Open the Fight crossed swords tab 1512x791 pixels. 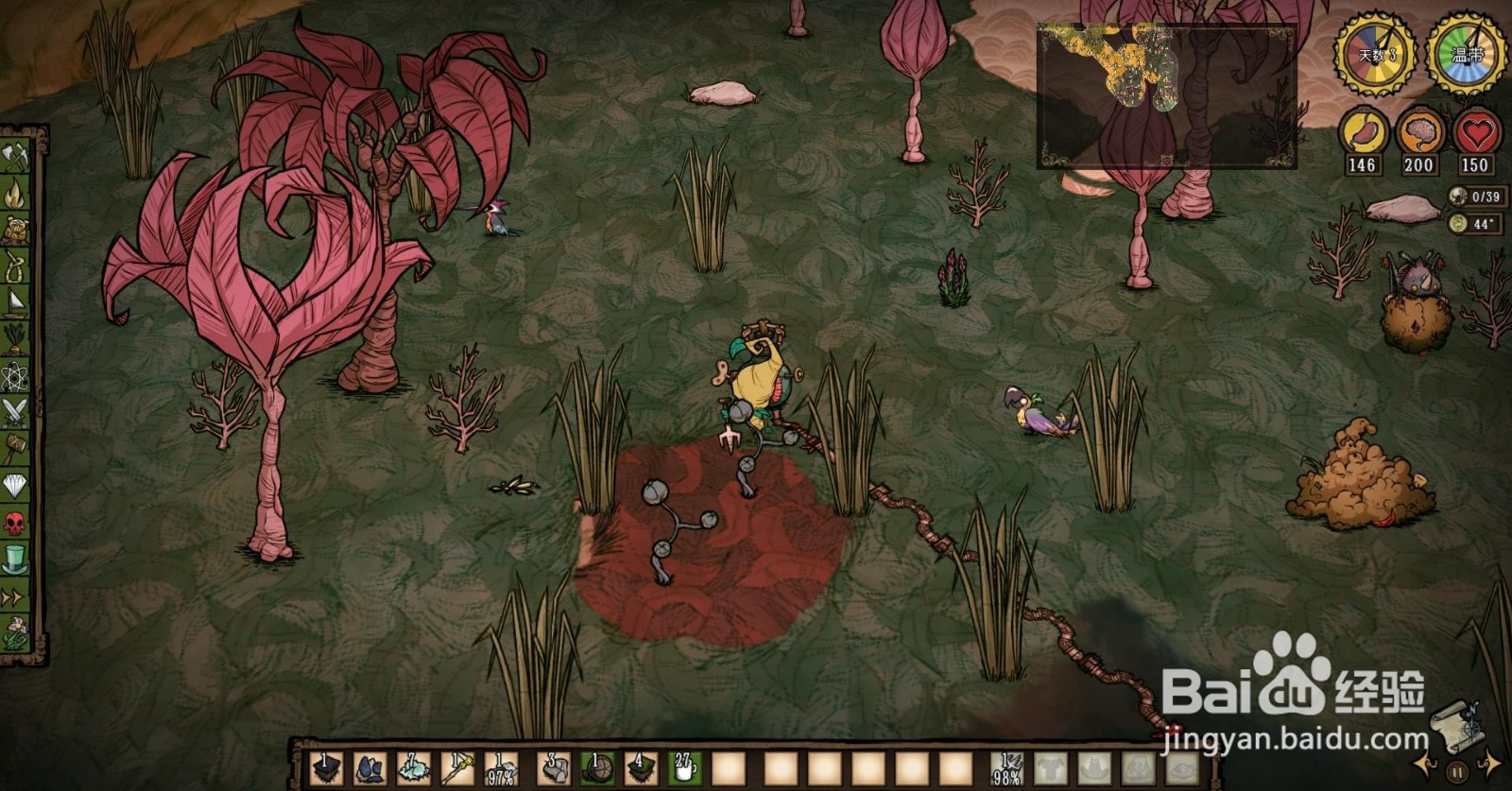point(15,412)
